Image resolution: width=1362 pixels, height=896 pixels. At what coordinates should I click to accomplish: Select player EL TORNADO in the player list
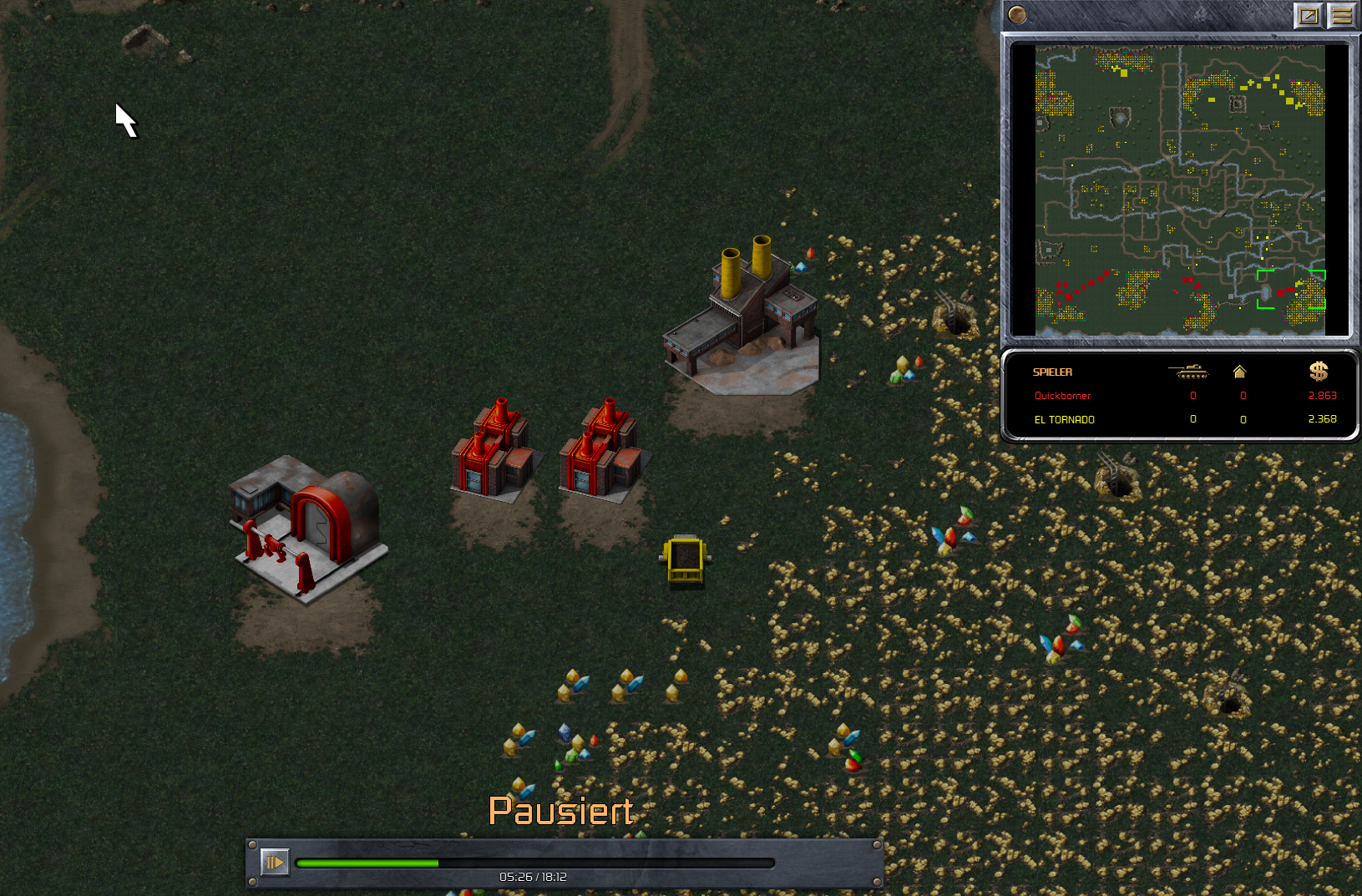pos(1064,419)
